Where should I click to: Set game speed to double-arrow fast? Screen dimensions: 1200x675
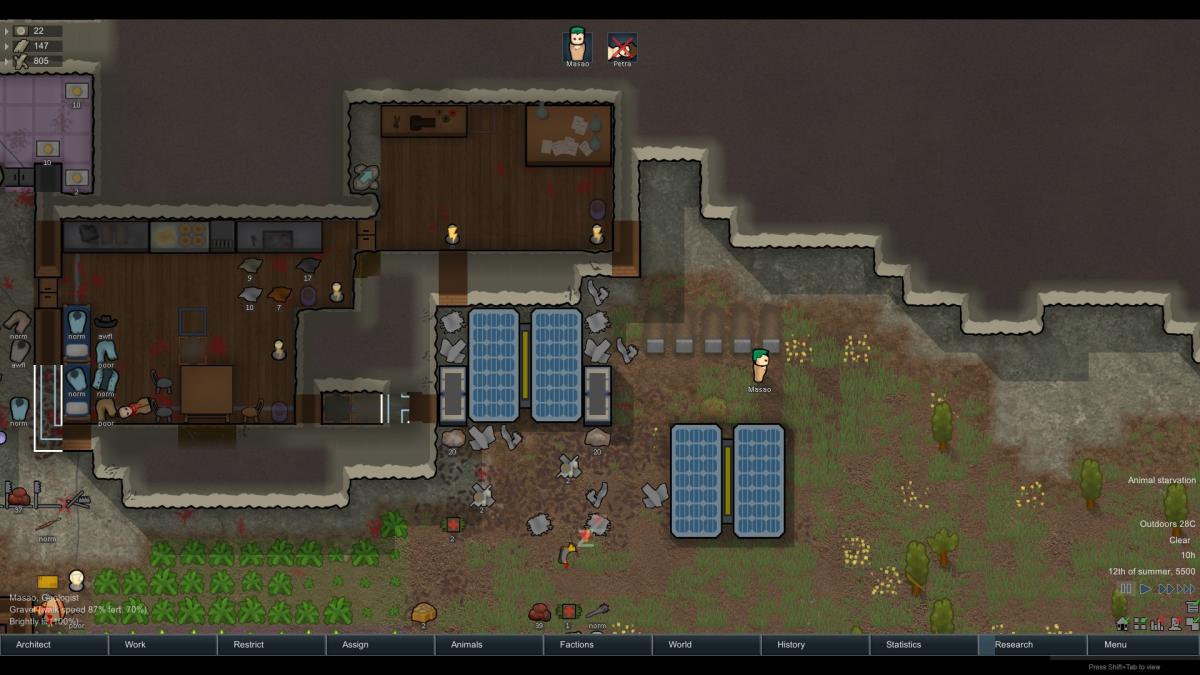[1165, 589]
